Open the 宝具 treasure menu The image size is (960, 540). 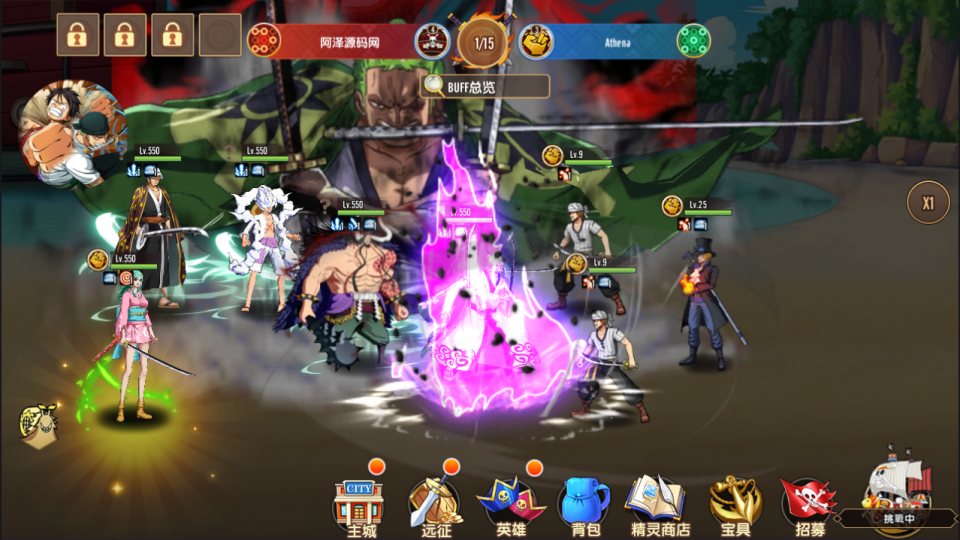735,505
